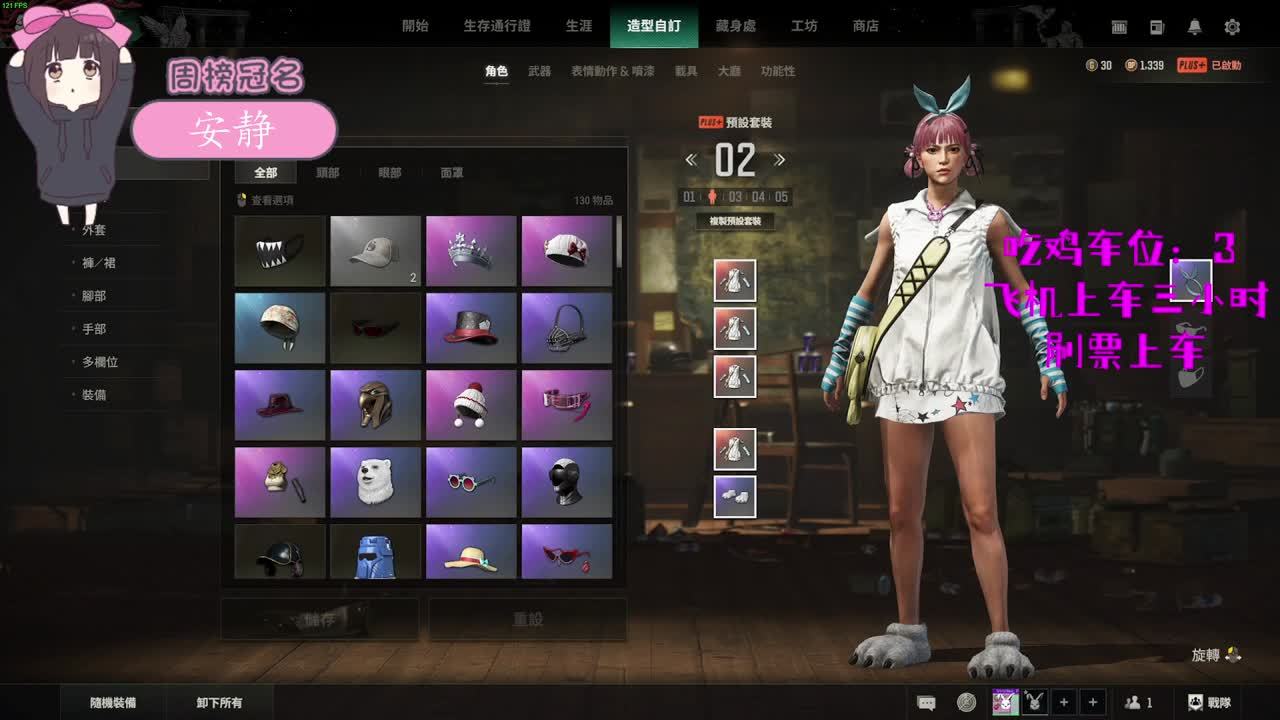This screenshot has width=1280, height=720.
Task: Switch to the 載具 vehicles category
Action: [686, 71]
